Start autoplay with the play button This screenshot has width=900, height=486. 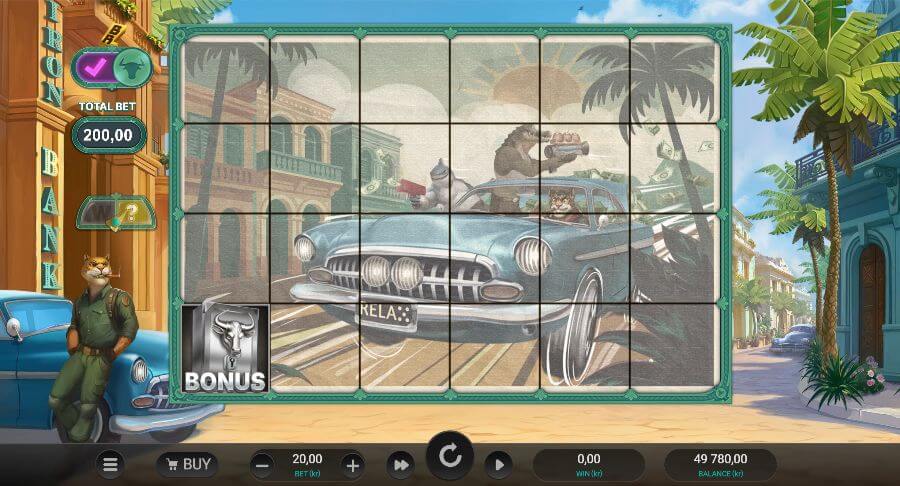coord(498,464)
